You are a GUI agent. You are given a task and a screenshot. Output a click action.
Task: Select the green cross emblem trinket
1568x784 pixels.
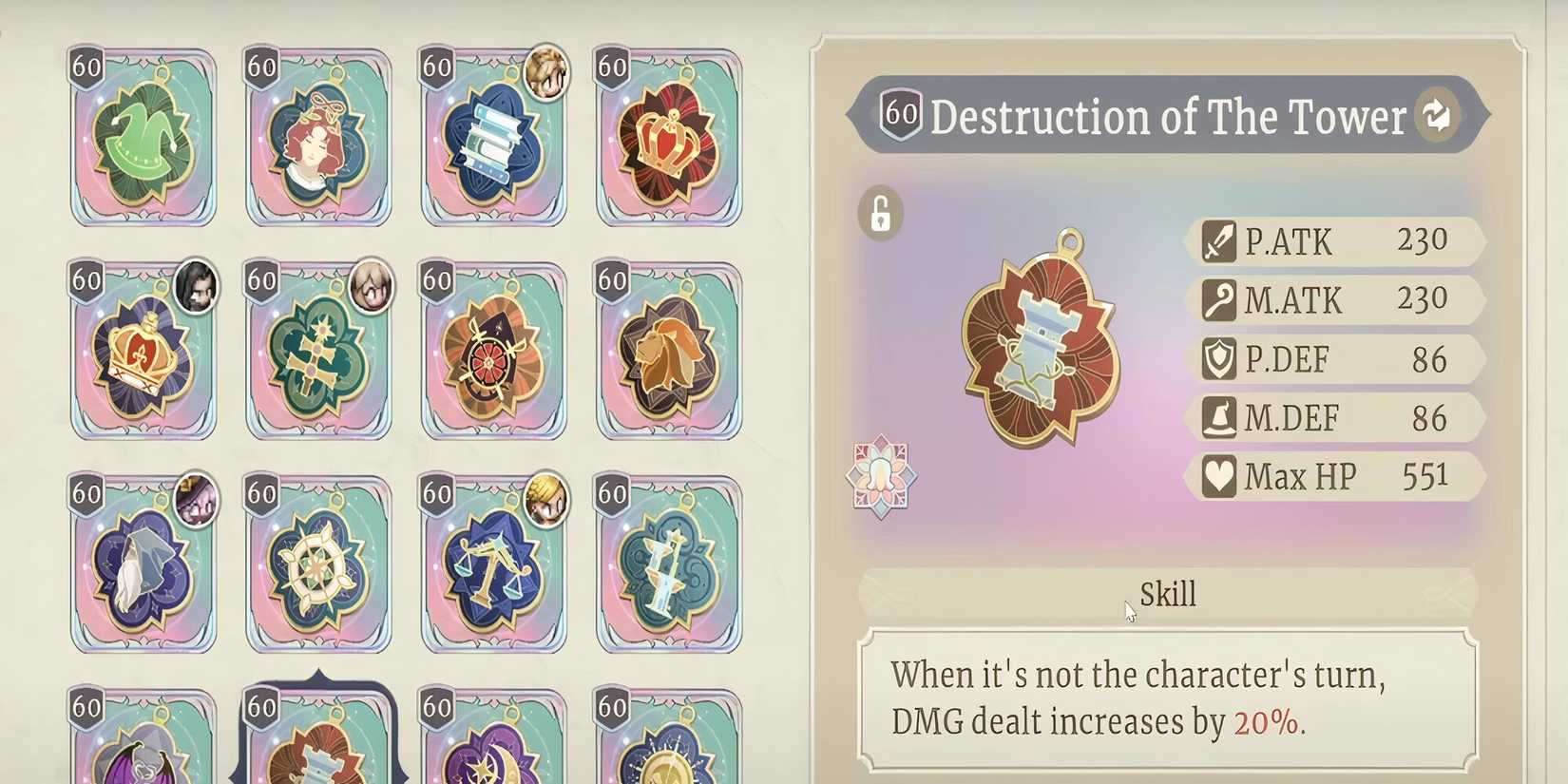(318, 352)
